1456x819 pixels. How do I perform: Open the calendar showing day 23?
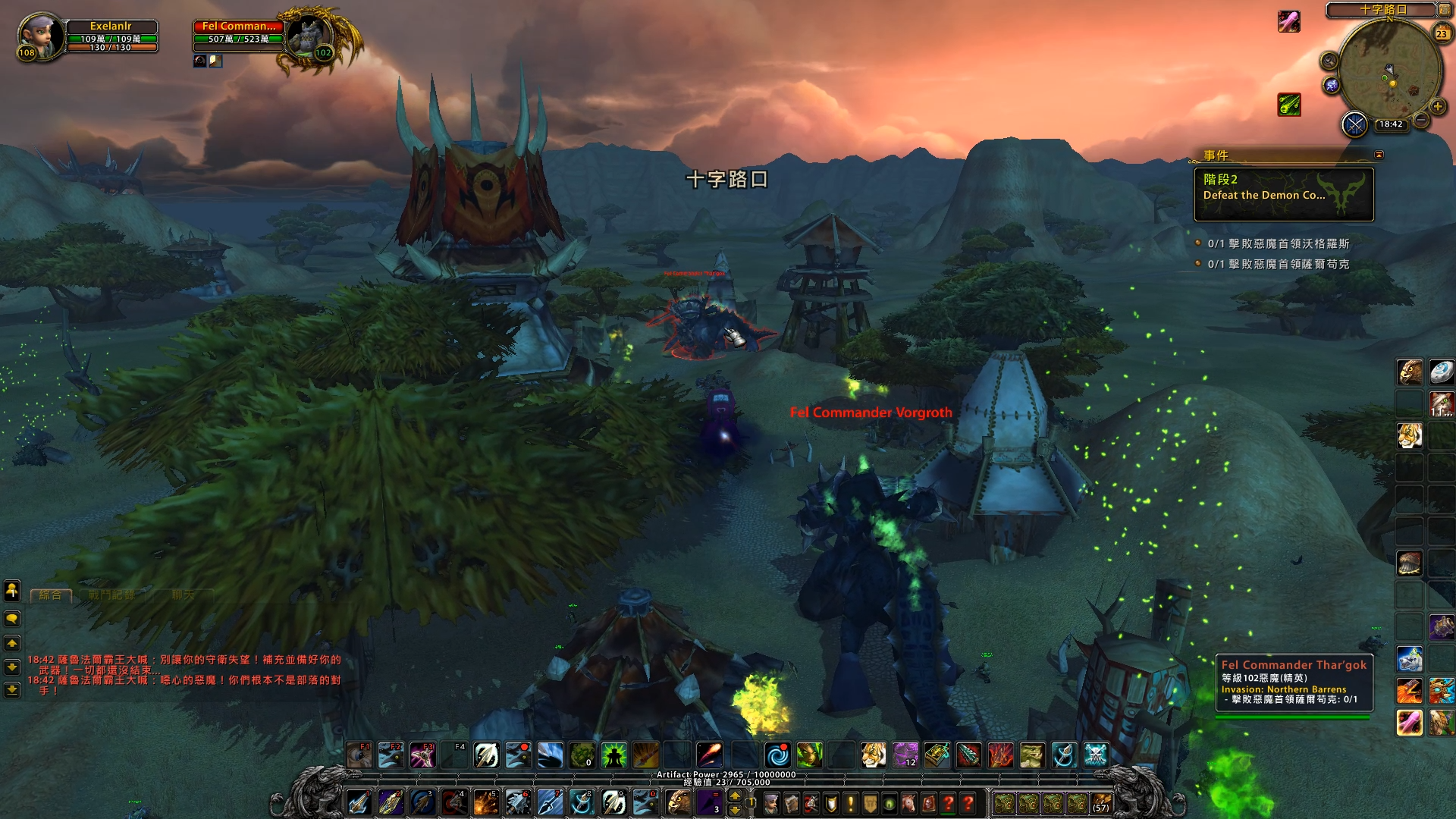tap(1442, 33)
